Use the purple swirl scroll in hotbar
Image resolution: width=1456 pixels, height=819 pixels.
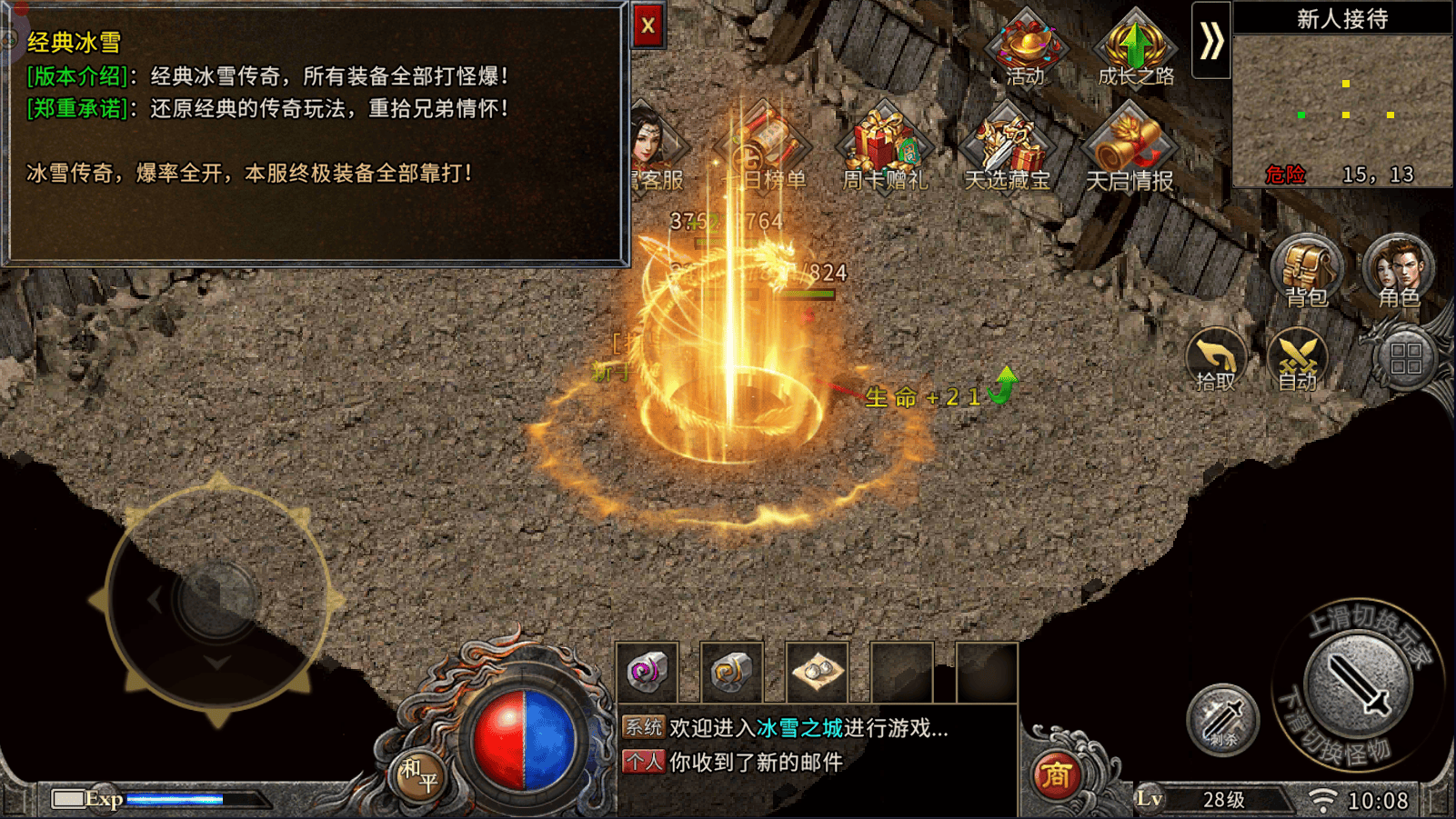(647, 673)
